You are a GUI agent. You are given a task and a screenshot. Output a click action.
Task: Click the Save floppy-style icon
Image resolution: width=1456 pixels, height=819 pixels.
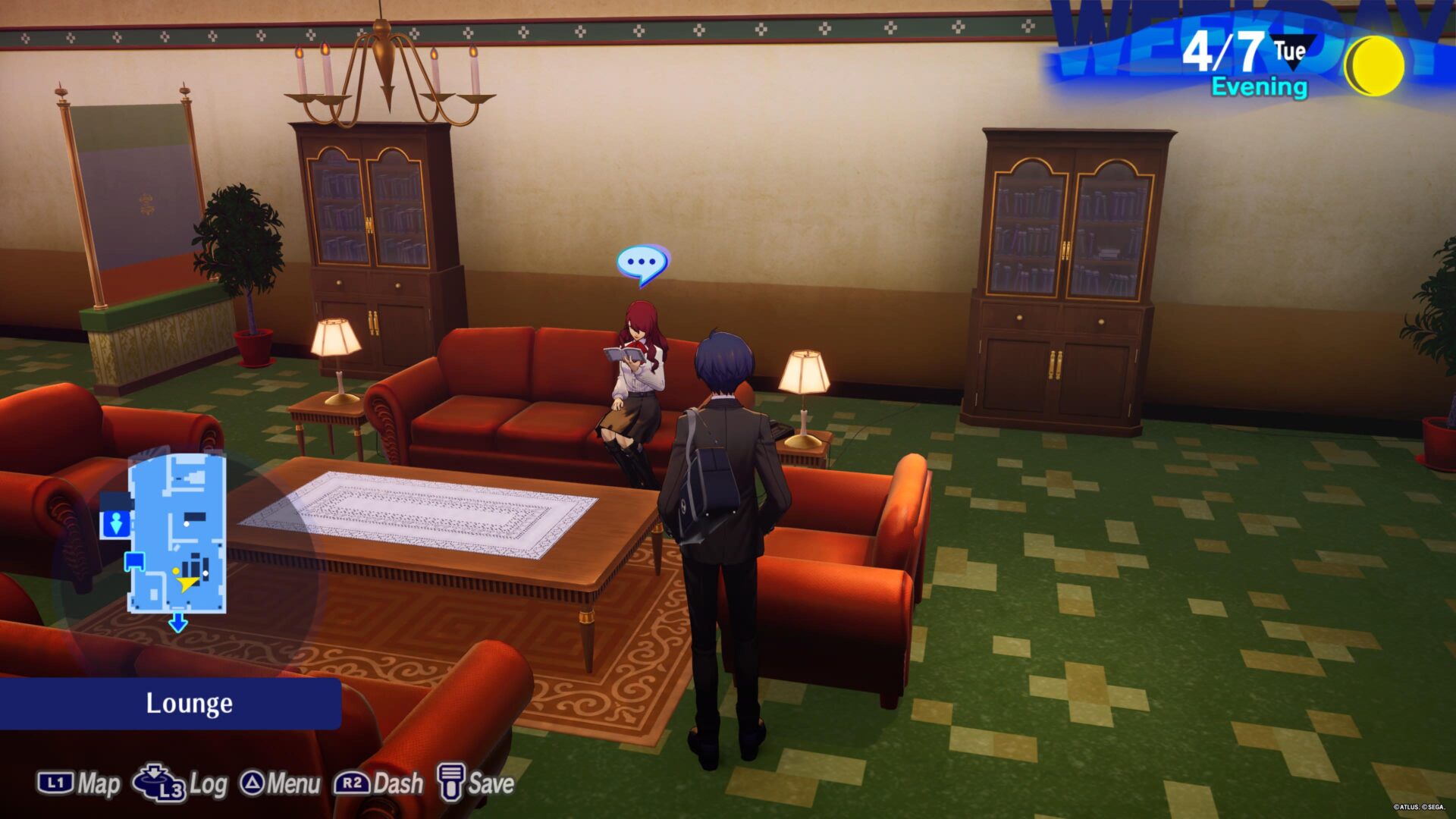[x=450, y=783]
